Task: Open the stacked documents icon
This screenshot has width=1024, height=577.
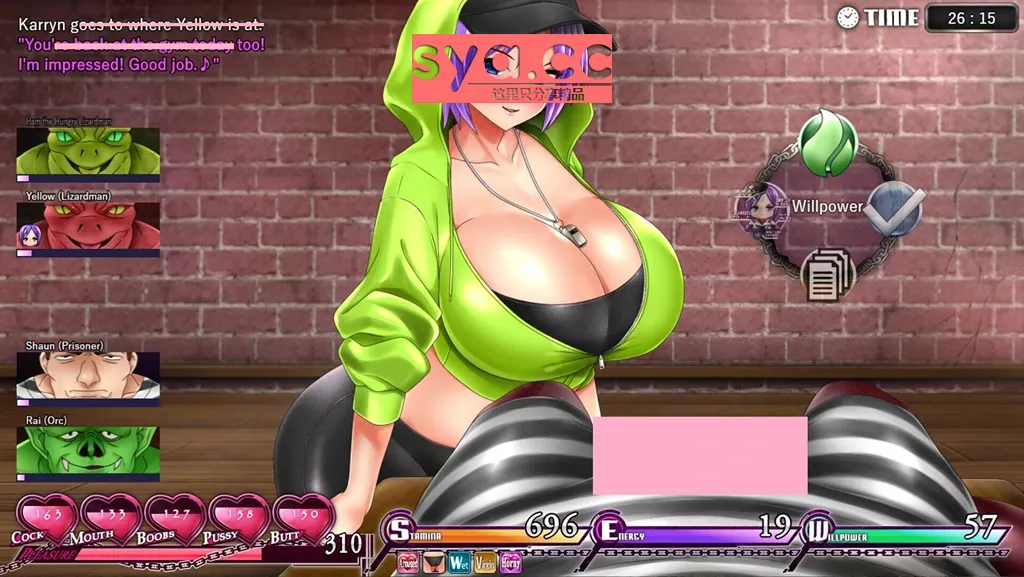Action: pos(828,273)
